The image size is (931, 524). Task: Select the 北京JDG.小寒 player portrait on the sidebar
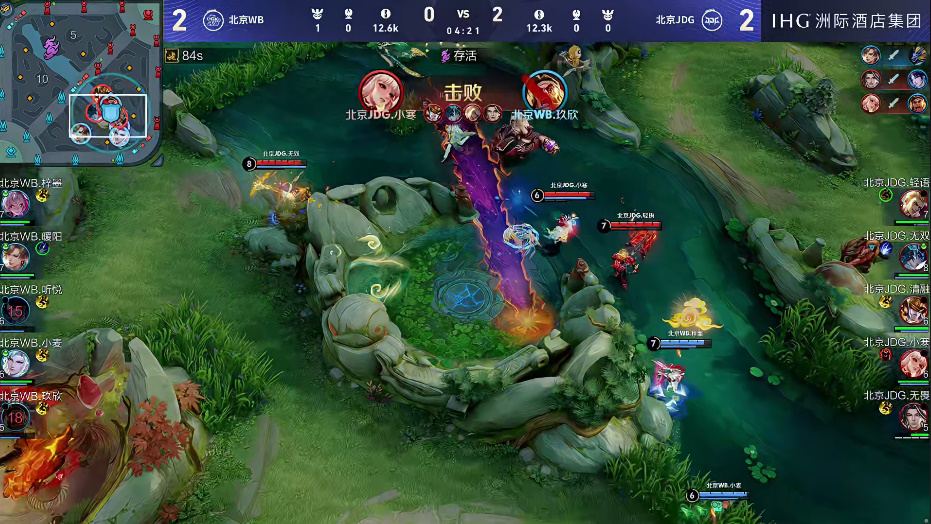tap(913, 364)
